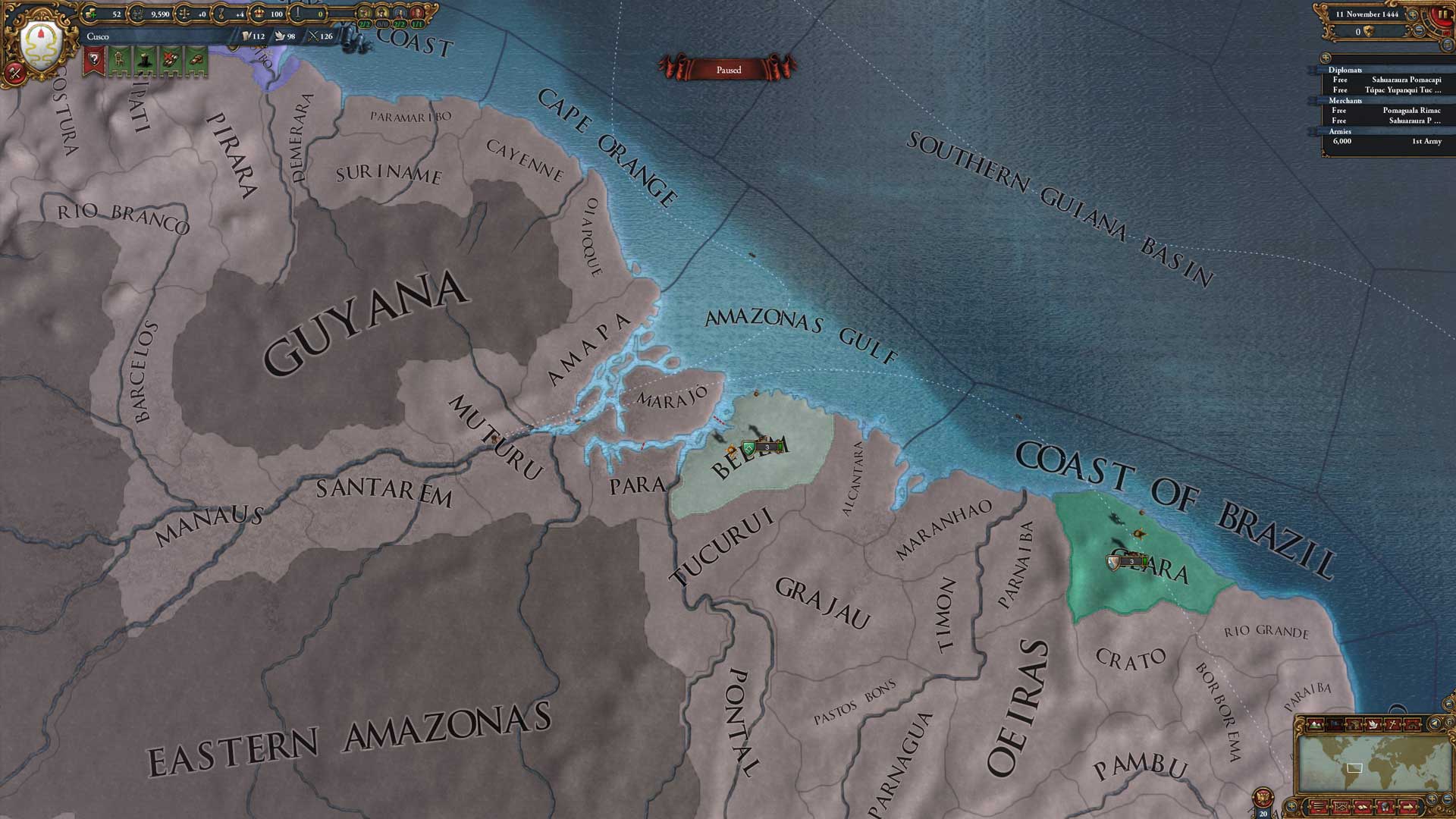Screen dimensions: 1456x819
Task: Switch to the terrain map mode
Action: point(1316,724)
